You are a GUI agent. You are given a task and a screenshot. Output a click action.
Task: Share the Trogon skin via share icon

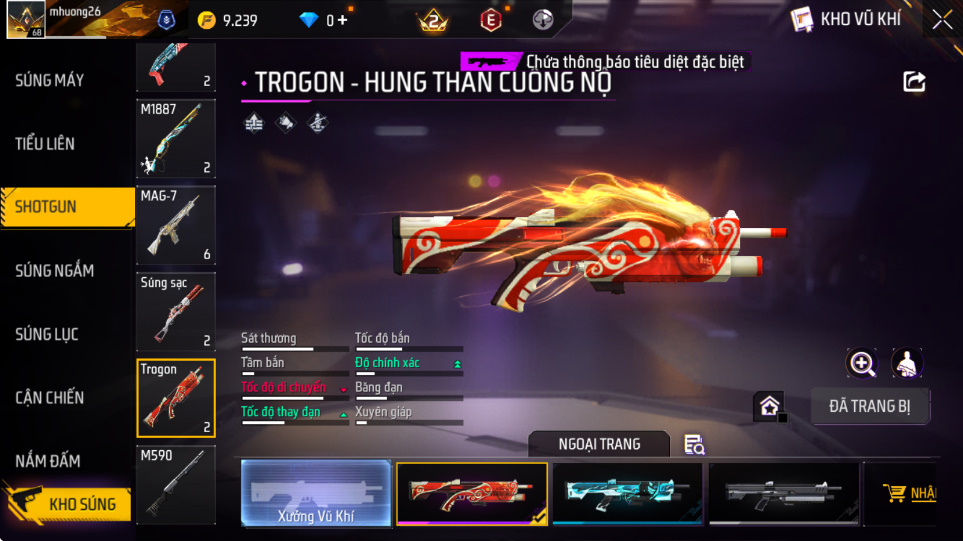(x=914, y=82)
